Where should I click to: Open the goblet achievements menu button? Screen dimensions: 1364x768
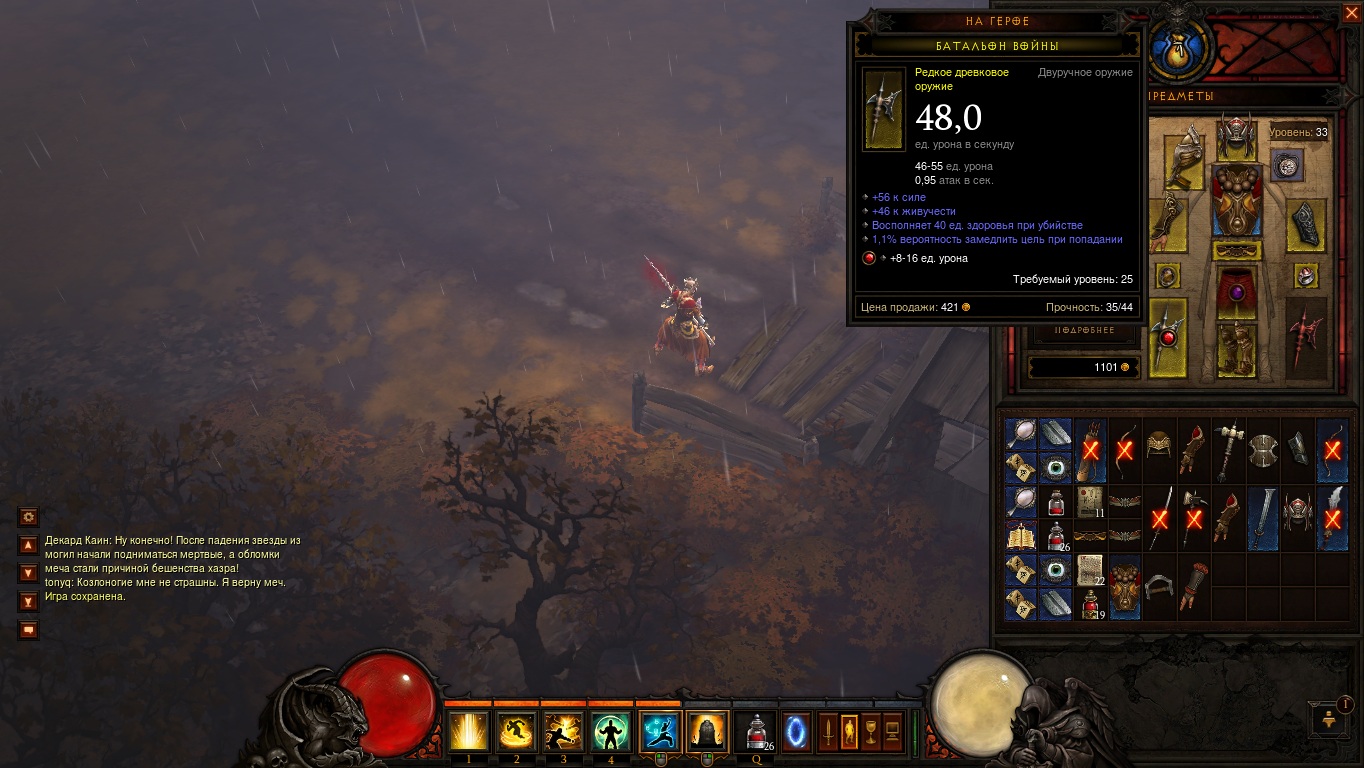(870, 732)
